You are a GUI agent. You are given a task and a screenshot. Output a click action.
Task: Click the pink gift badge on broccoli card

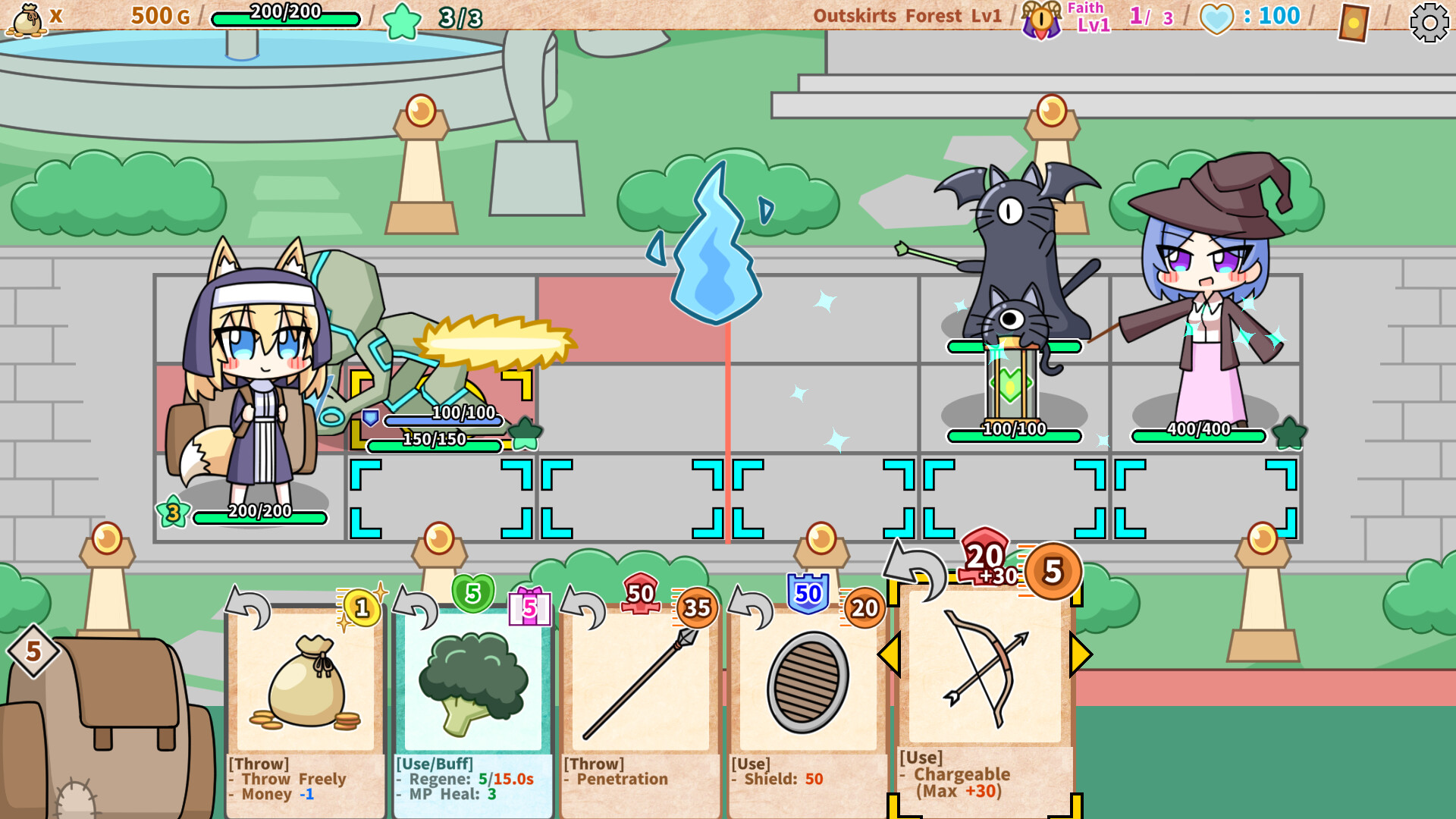529,609
